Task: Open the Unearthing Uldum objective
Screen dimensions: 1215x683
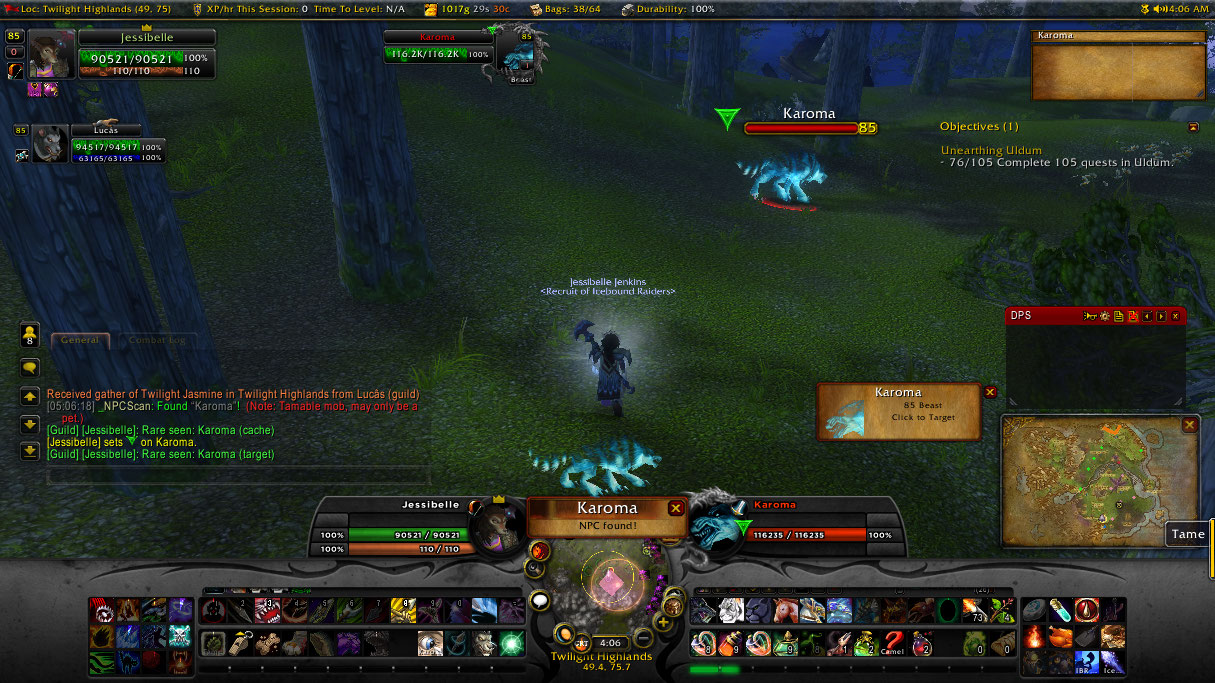Action: click(991, 150)
